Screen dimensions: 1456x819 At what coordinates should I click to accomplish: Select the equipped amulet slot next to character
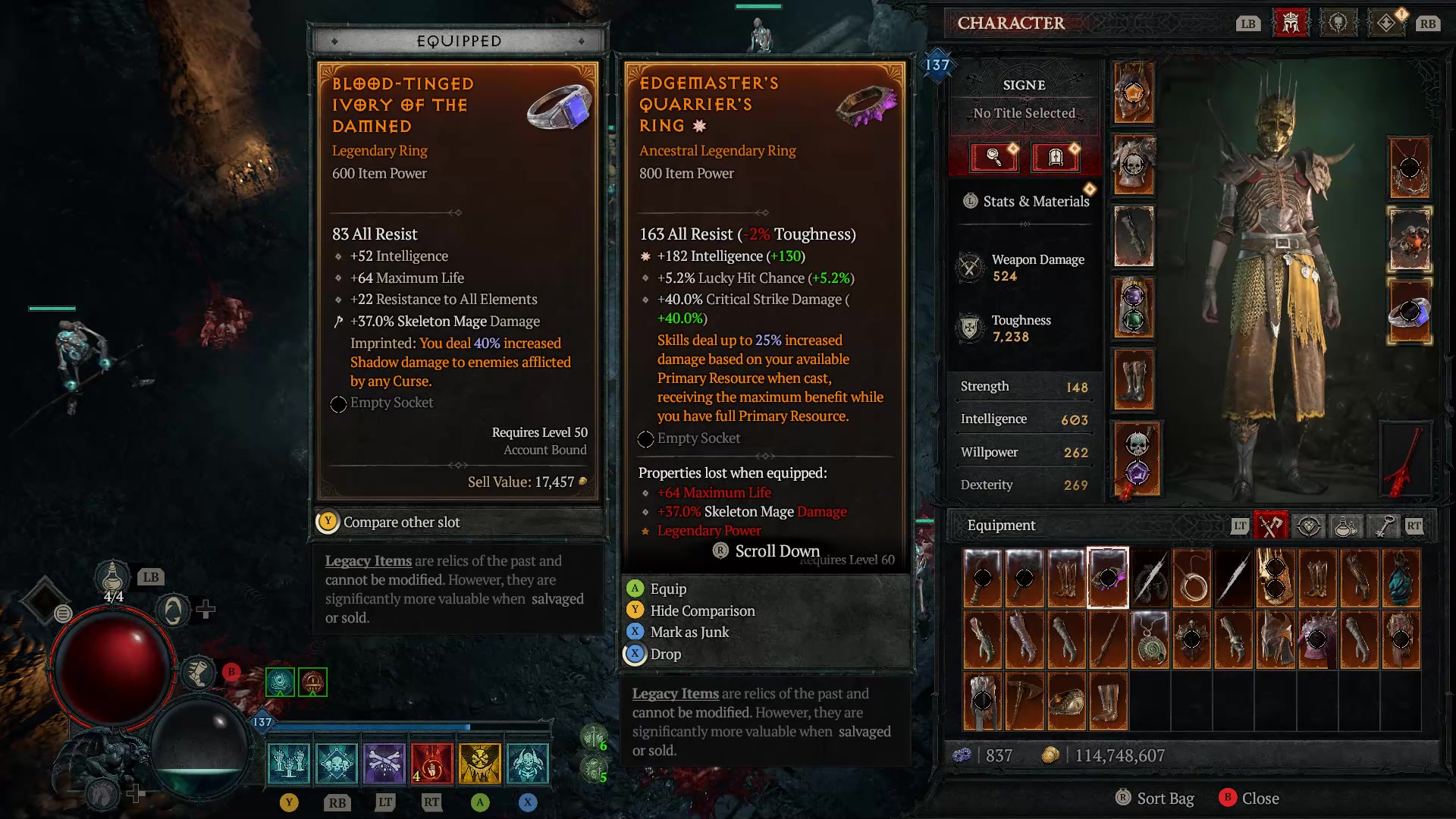1410,168
